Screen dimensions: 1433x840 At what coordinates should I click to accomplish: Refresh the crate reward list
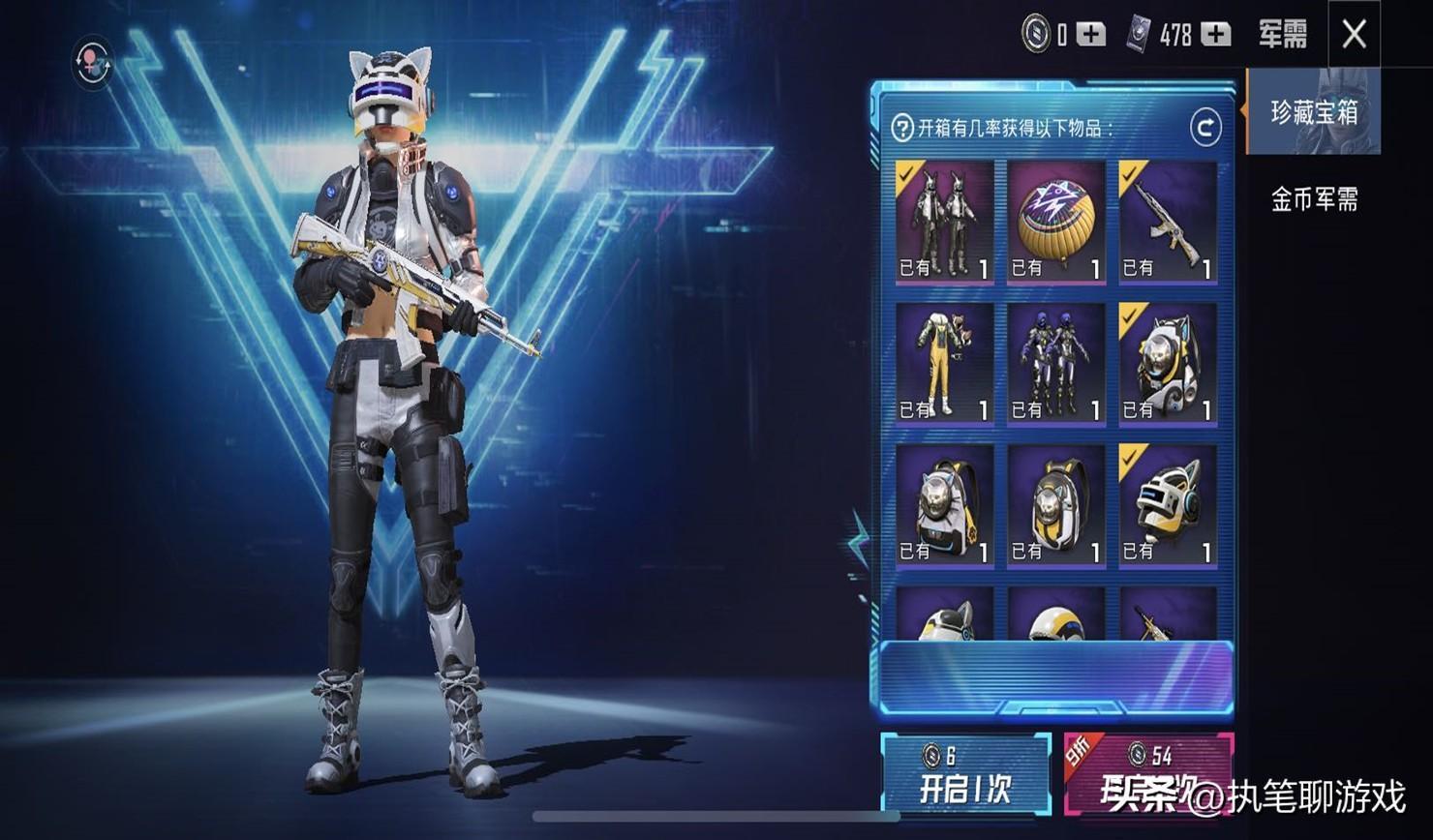[x=1205, y=127]
